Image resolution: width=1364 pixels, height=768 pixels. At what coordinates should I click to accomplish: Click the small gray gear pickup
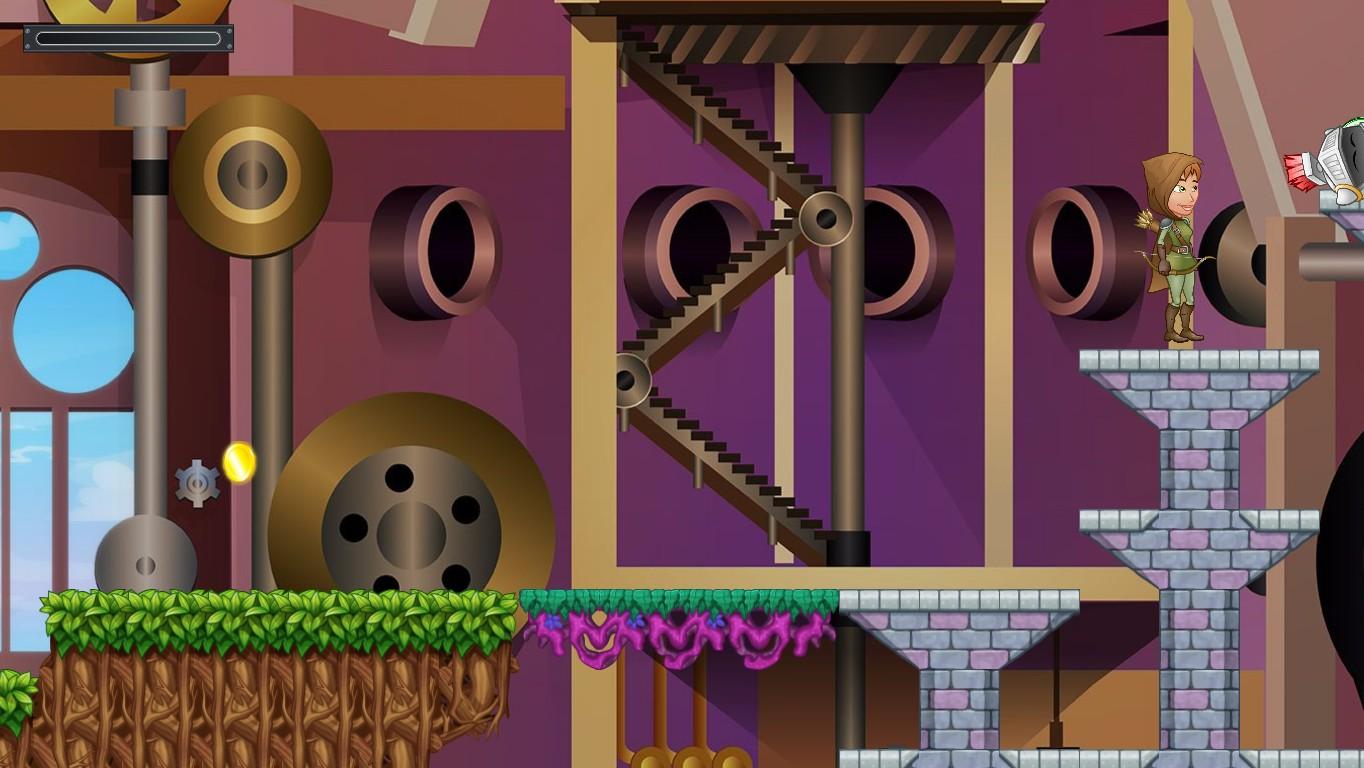tap(196, 483)
